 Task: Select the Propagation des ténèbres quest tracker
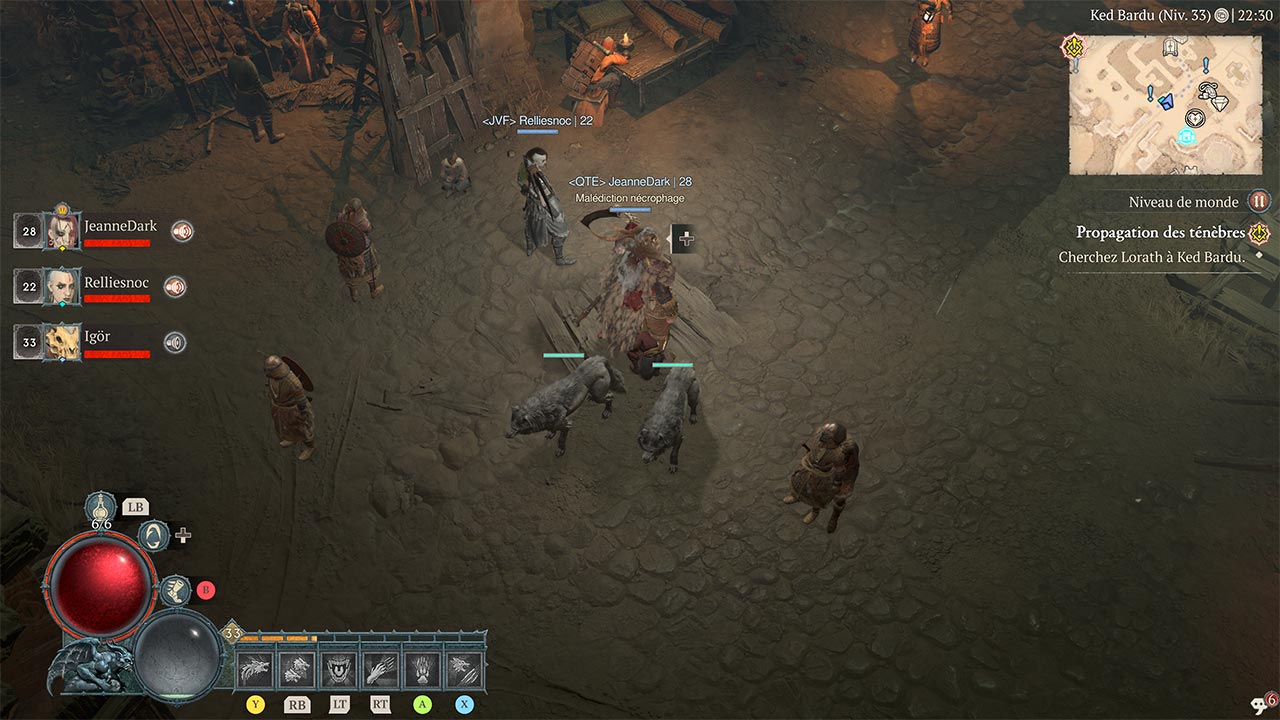pos(1160,233)
